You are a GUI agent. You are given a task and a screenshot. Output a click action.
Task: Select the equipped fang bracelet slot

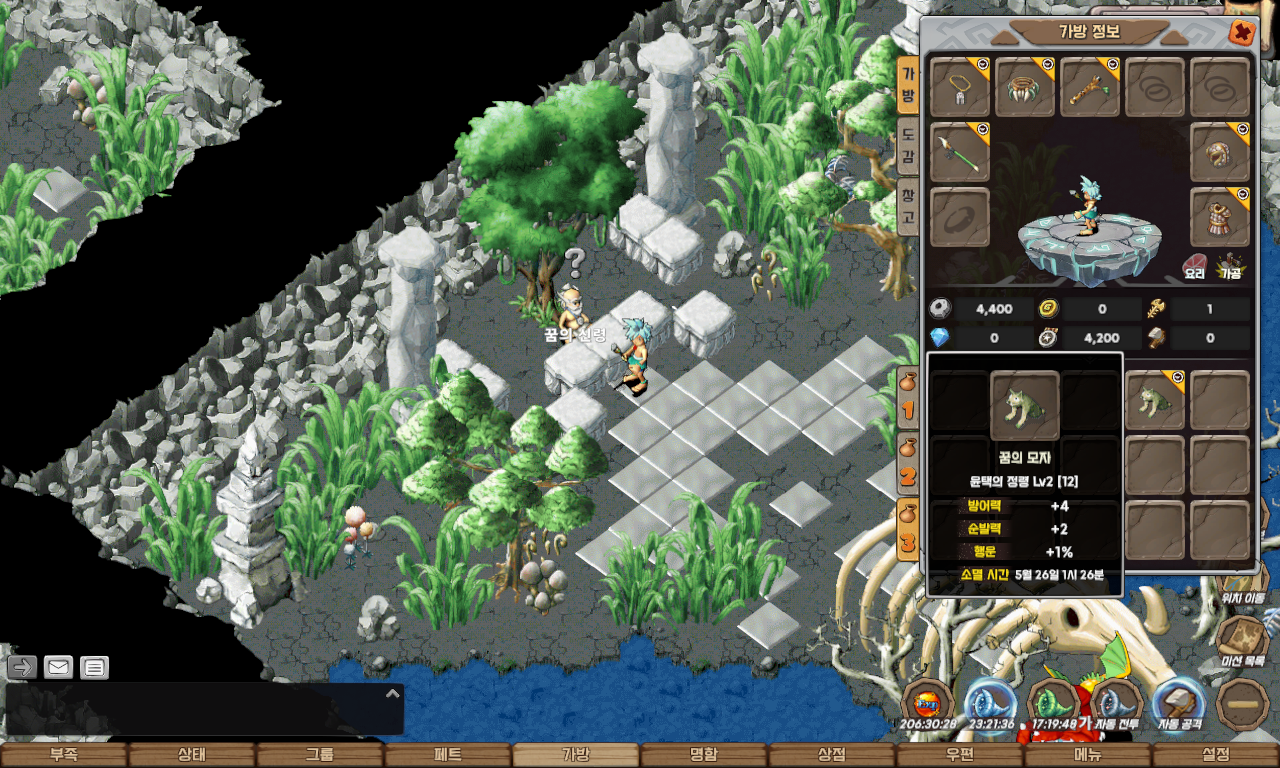(x=1025, y=88)
